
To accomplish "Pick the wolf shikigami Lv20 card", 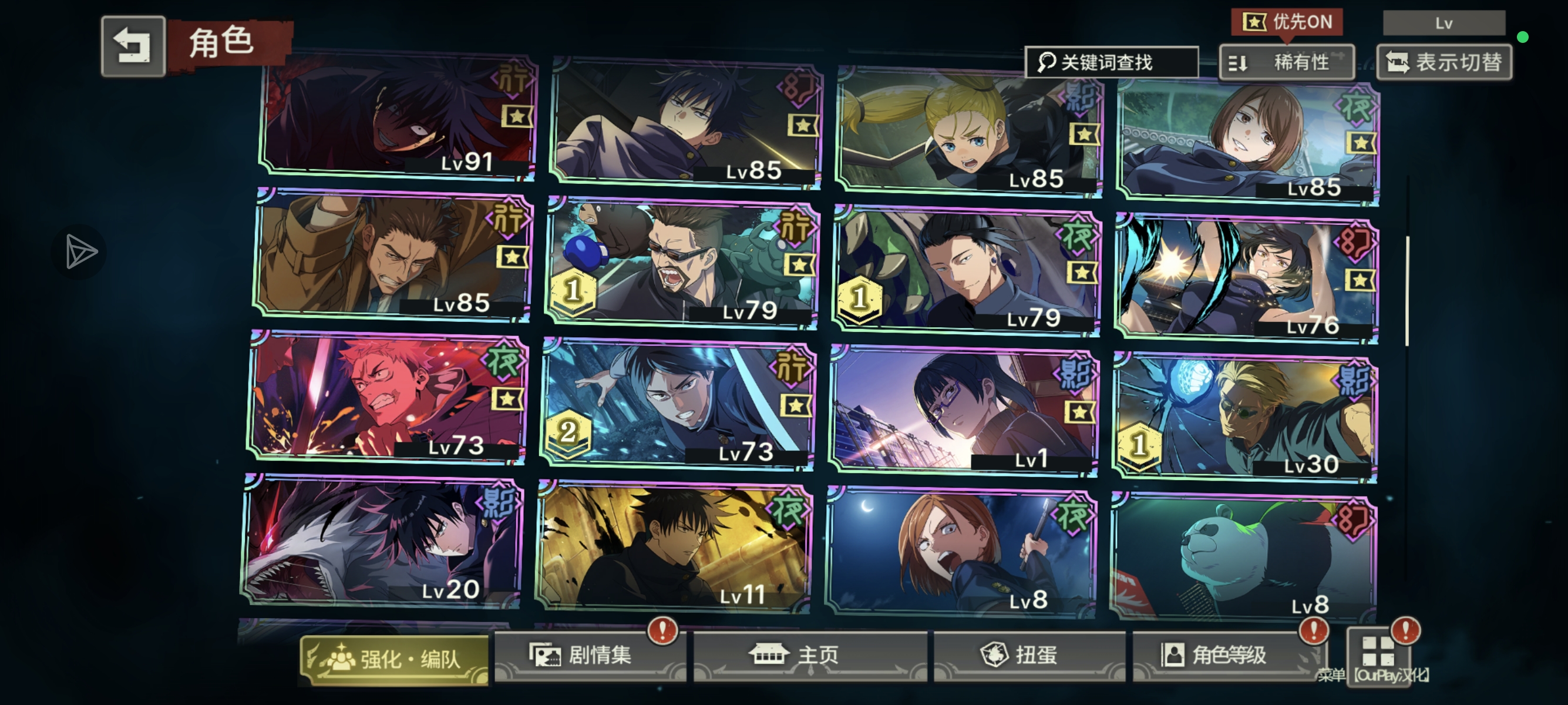I will tap(382, 540).
